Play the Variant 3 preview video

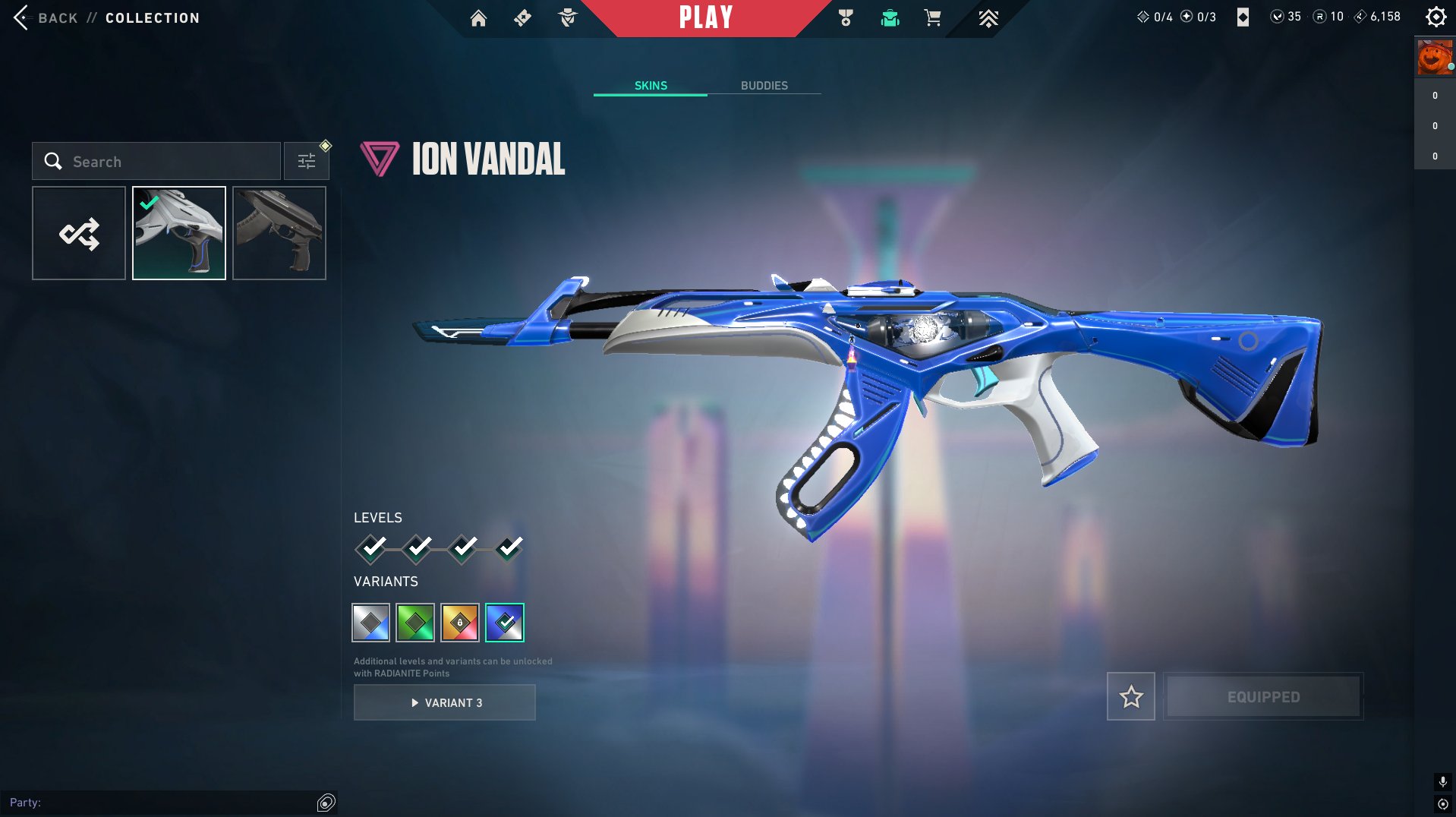point(445,702)
